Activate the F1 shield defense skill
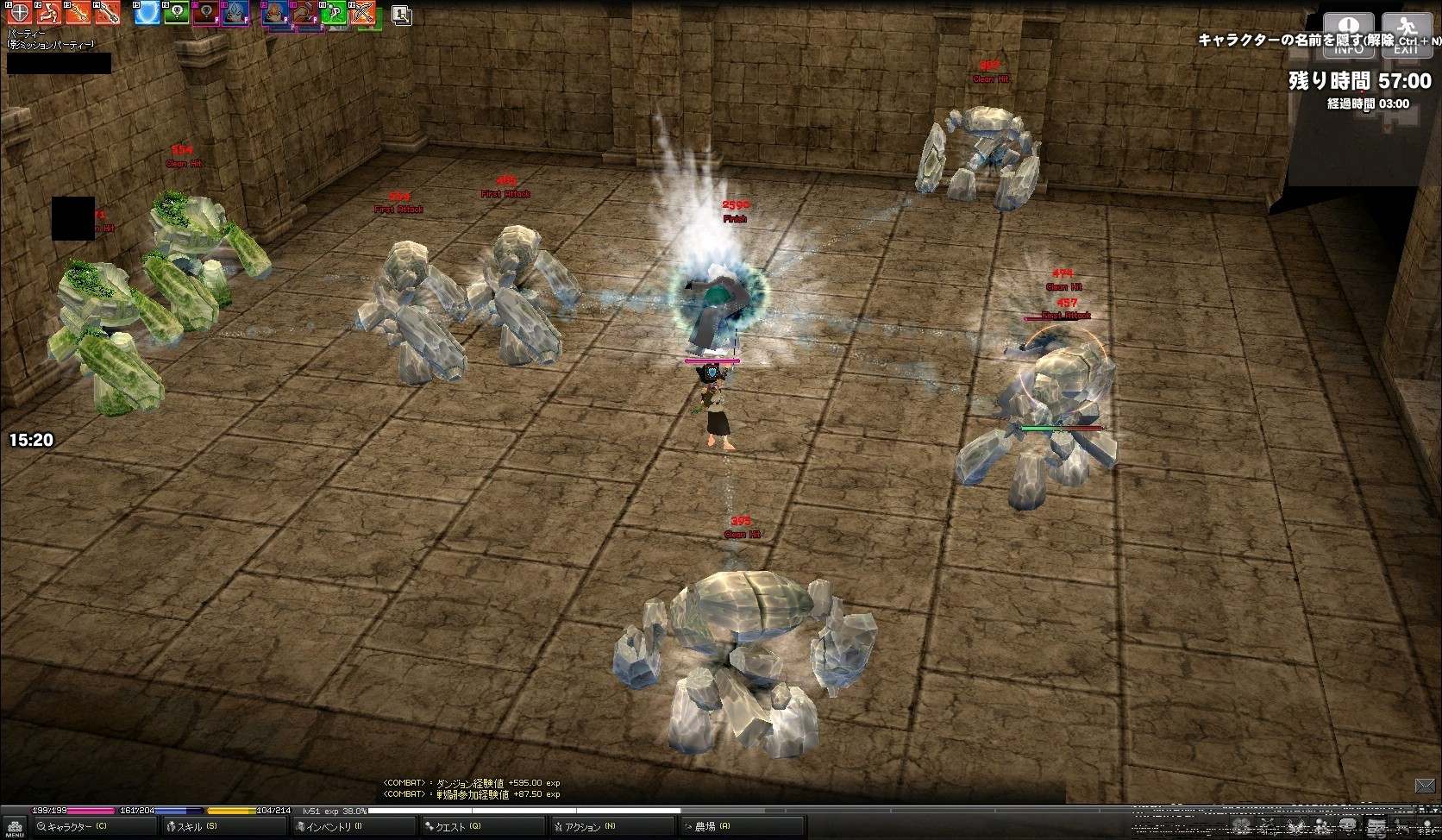 pyautogui.click(x=20, y=13)
